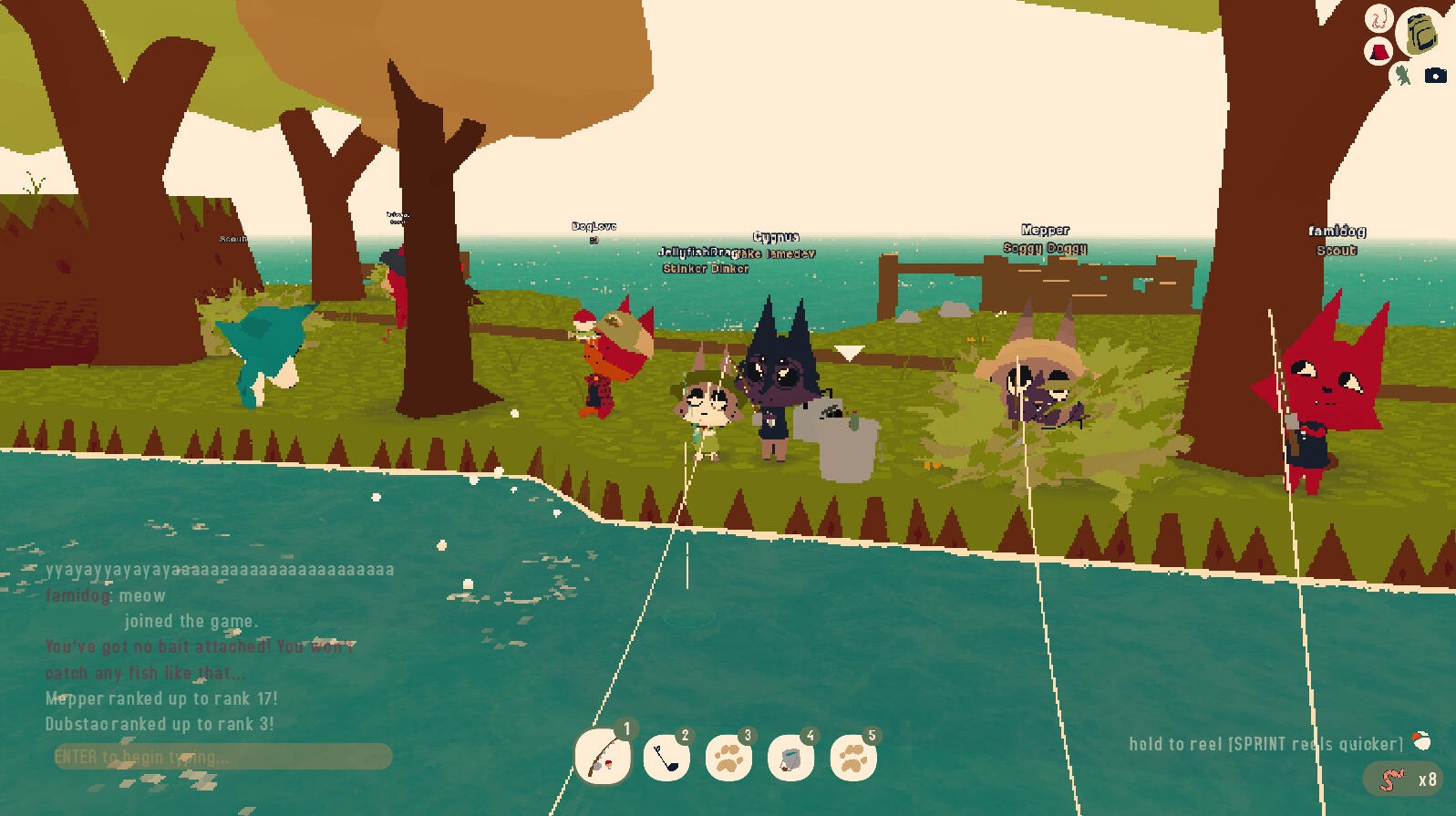The width and height of the screenshot is (1456, 816).
Task: Click the no bait attached warning message
Action: coord(201,646)
